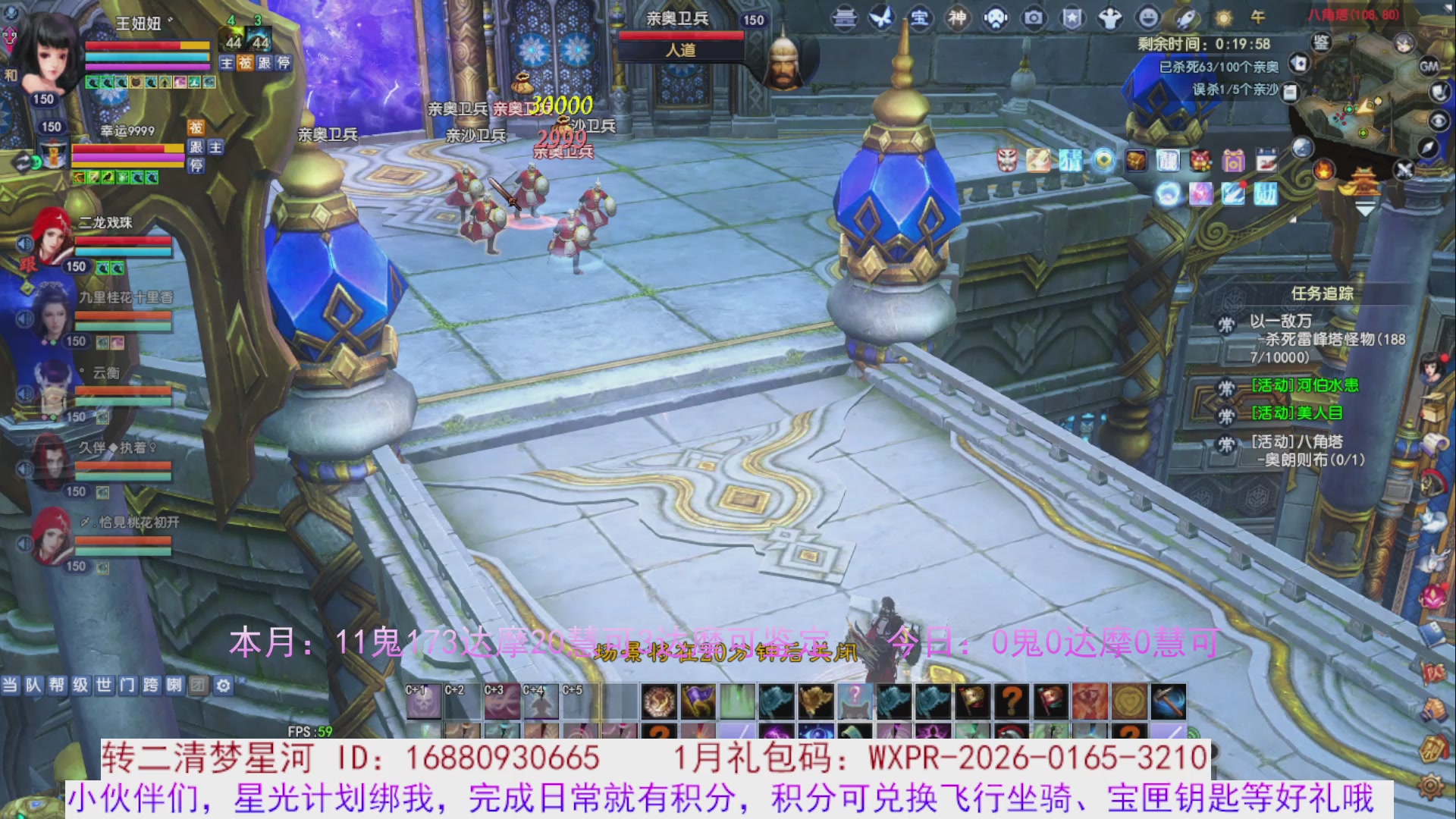1456x819 pixels.
Task: Open the mask face icon on right side
Action: pos(1006,161)
